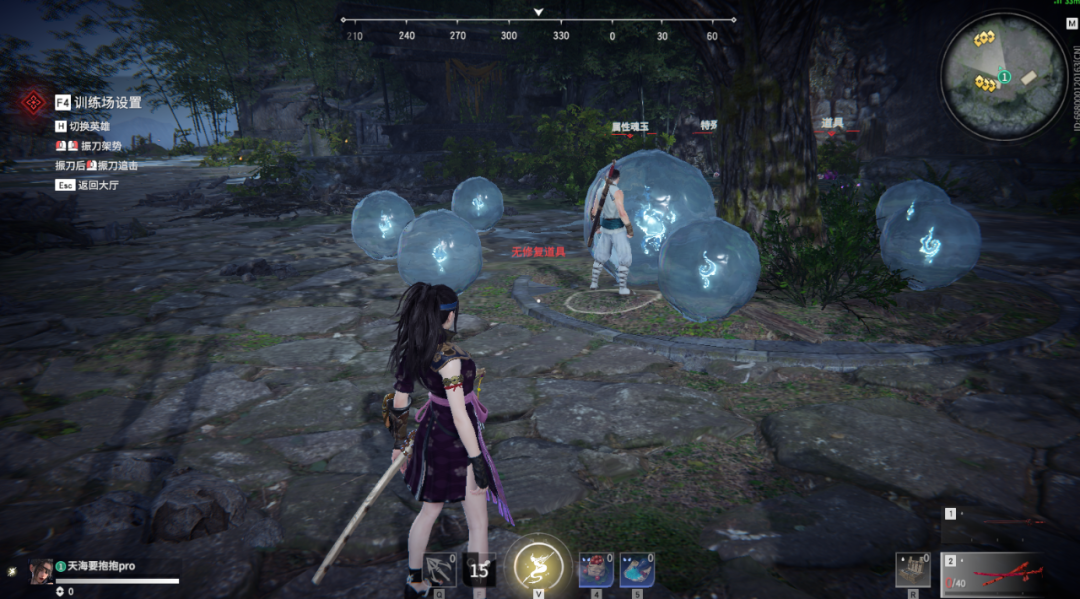Select the grappling hook item slot
This screenshot has height=599, width=1080.
click(x=439, y=569)
